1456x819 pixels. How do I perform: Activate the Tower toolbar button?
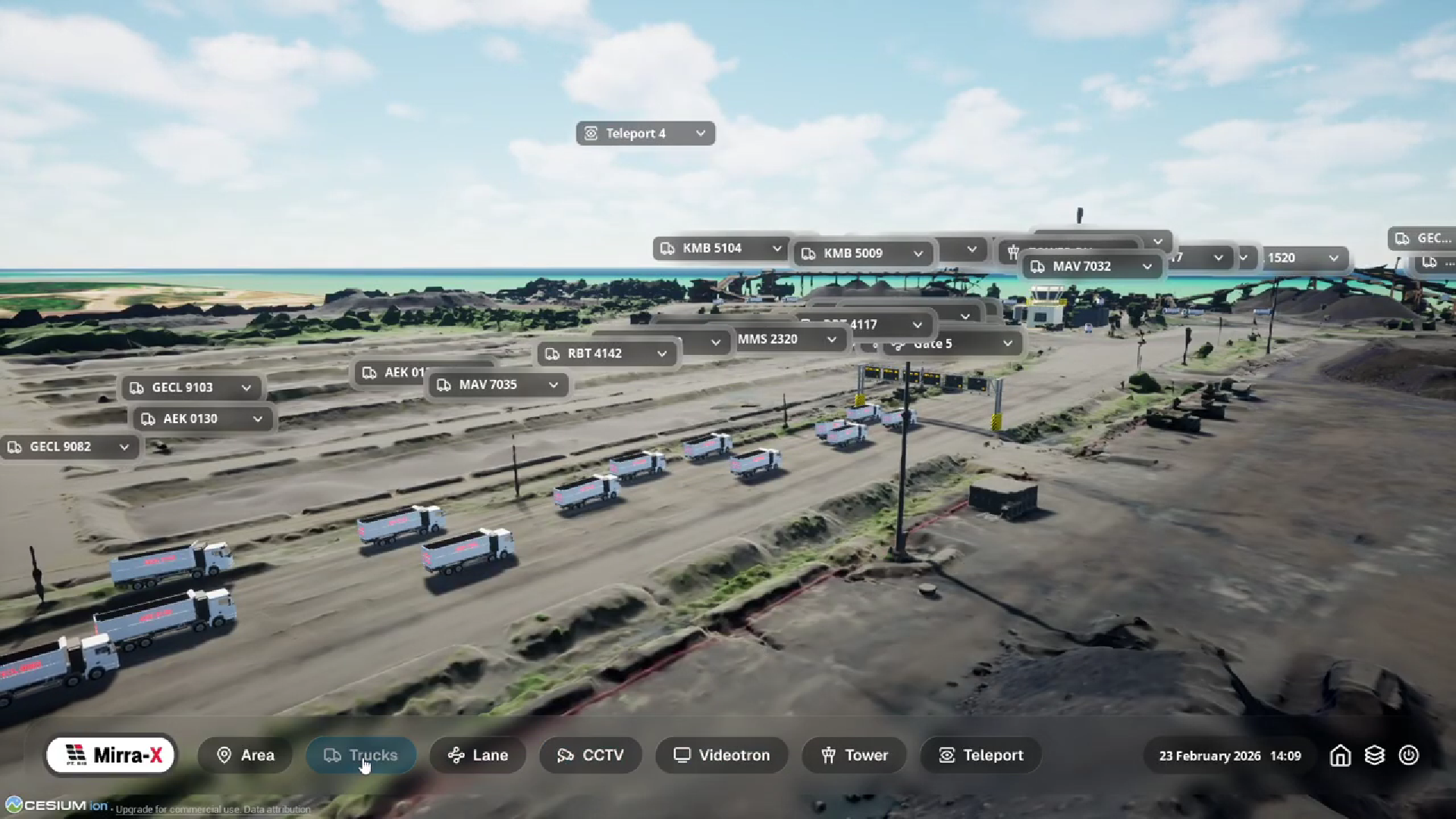(x=854, y=755)
